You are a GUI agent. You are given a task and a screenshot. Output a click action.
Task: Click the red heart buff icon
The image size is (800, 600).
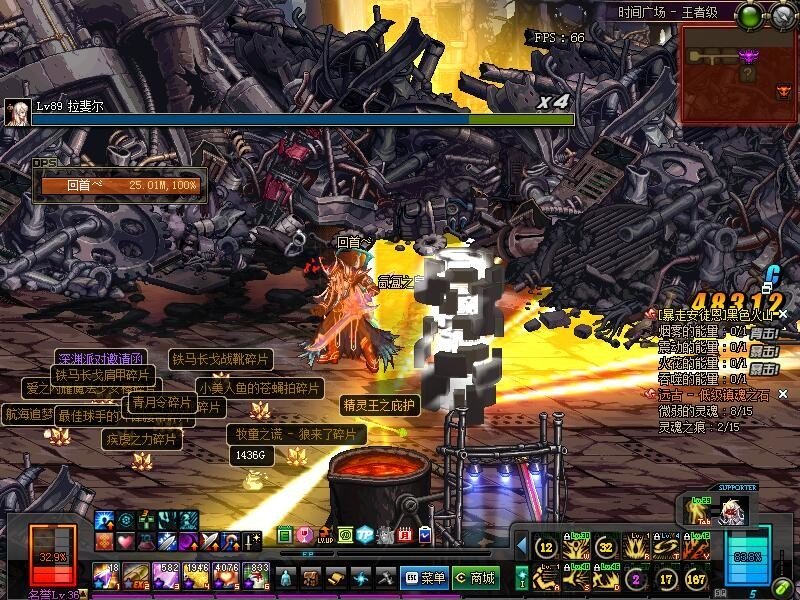[125, 541]
